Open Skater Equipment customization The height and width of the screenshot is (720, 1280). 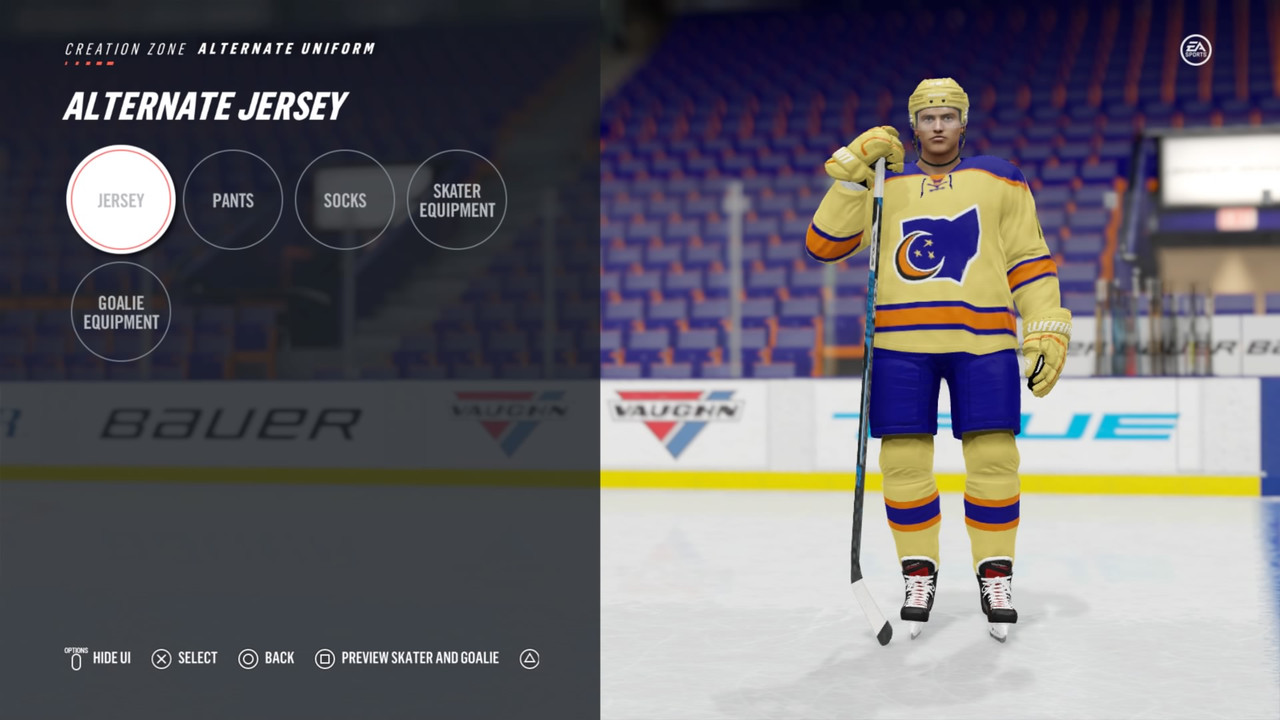click(x=457, y=200)
